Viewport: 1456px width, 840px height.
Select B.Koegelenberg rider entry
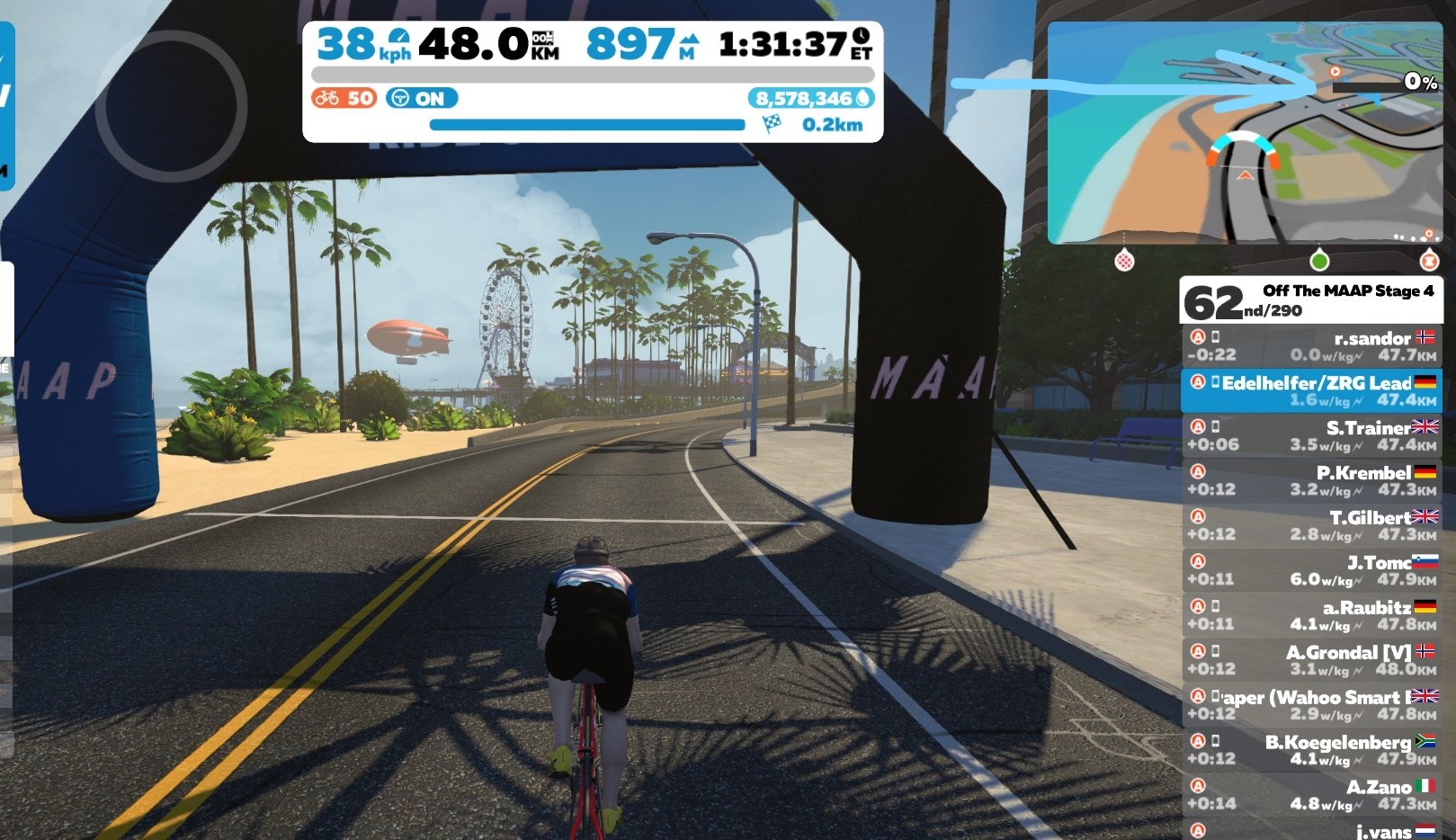point(1311,750)
